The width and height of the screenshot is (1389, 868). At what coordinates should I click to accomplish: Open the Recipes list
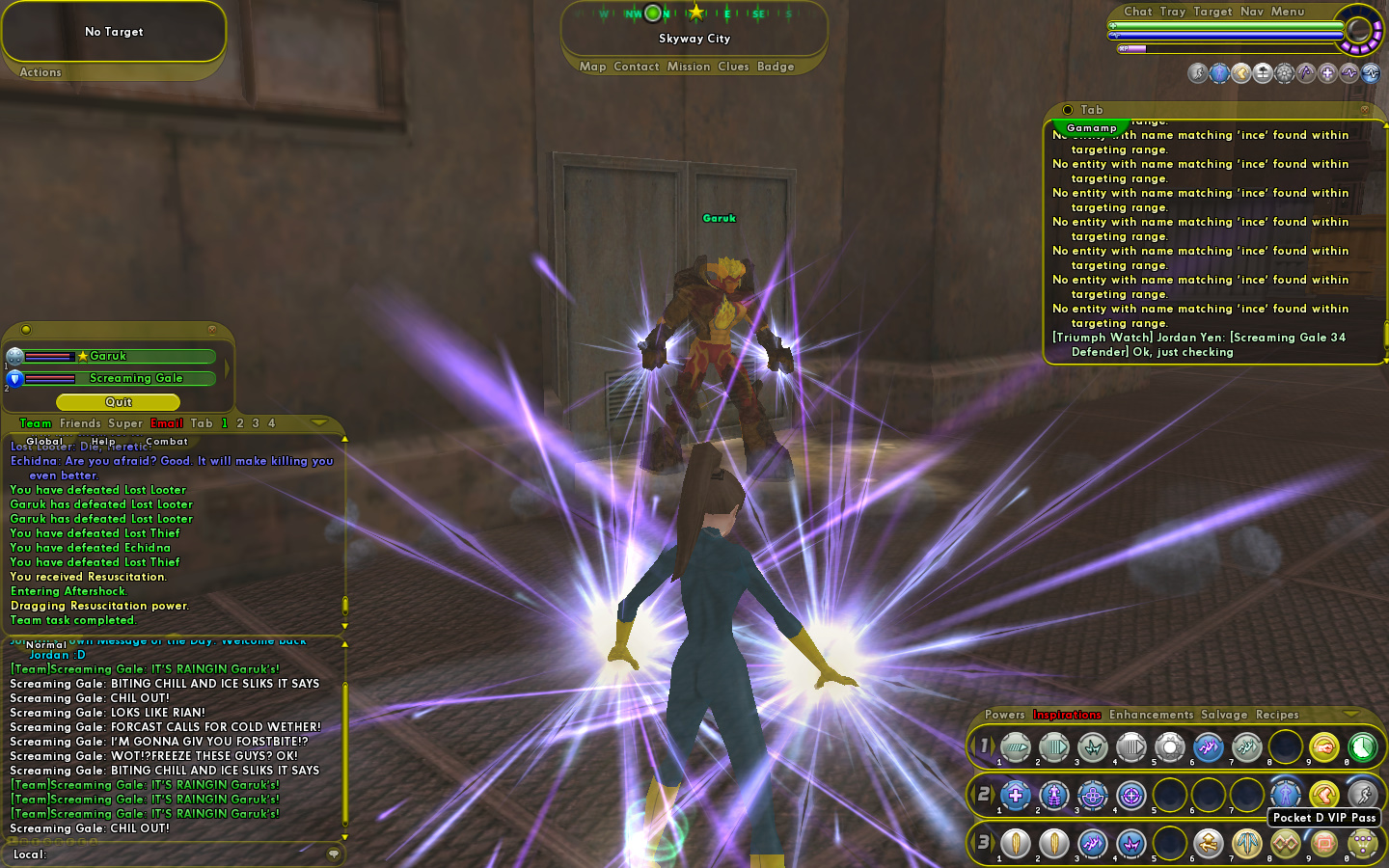click(1277, 715)
